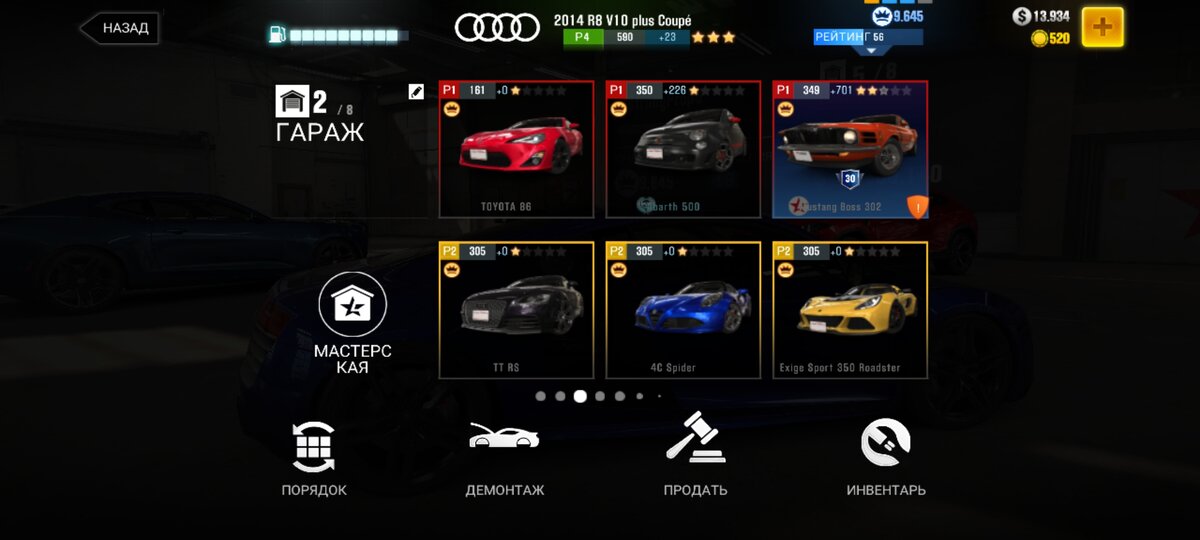
Task: Select the Toyota 86 car tile
Action: [x=516, y=150]
